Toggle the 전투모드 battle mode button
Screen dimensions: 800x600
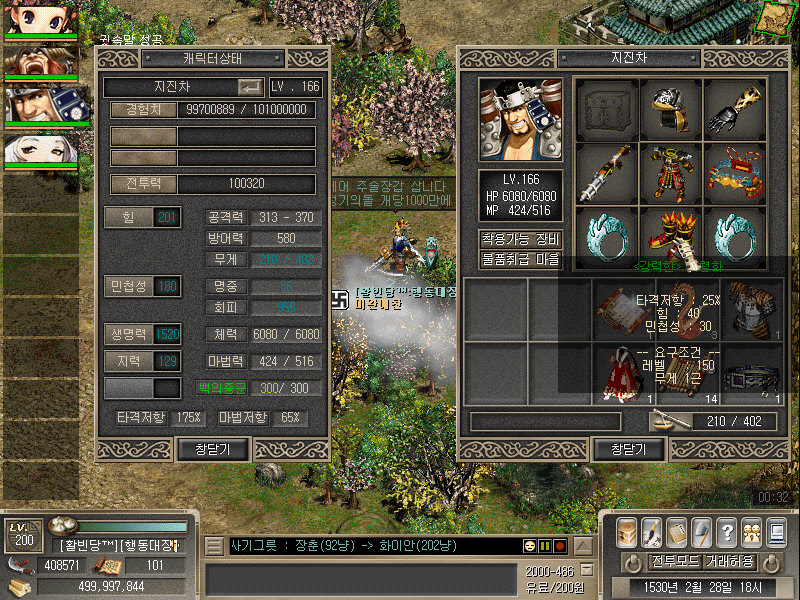point(673,561)
